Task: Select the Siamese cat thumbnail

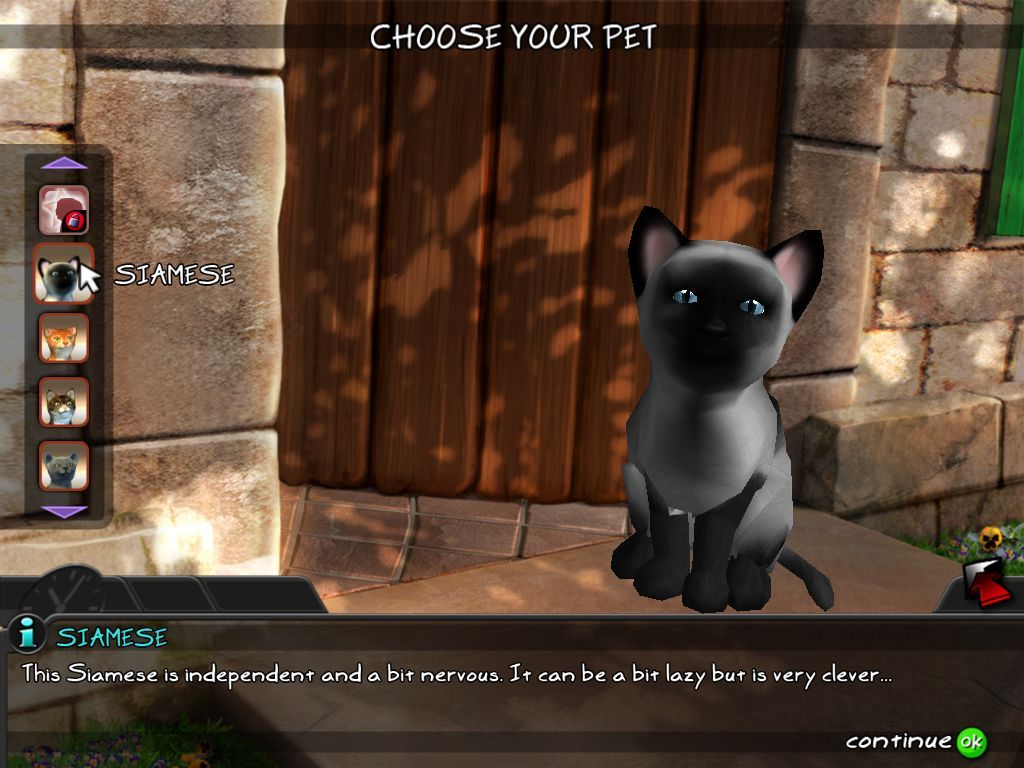Action: tap(63, 273)
